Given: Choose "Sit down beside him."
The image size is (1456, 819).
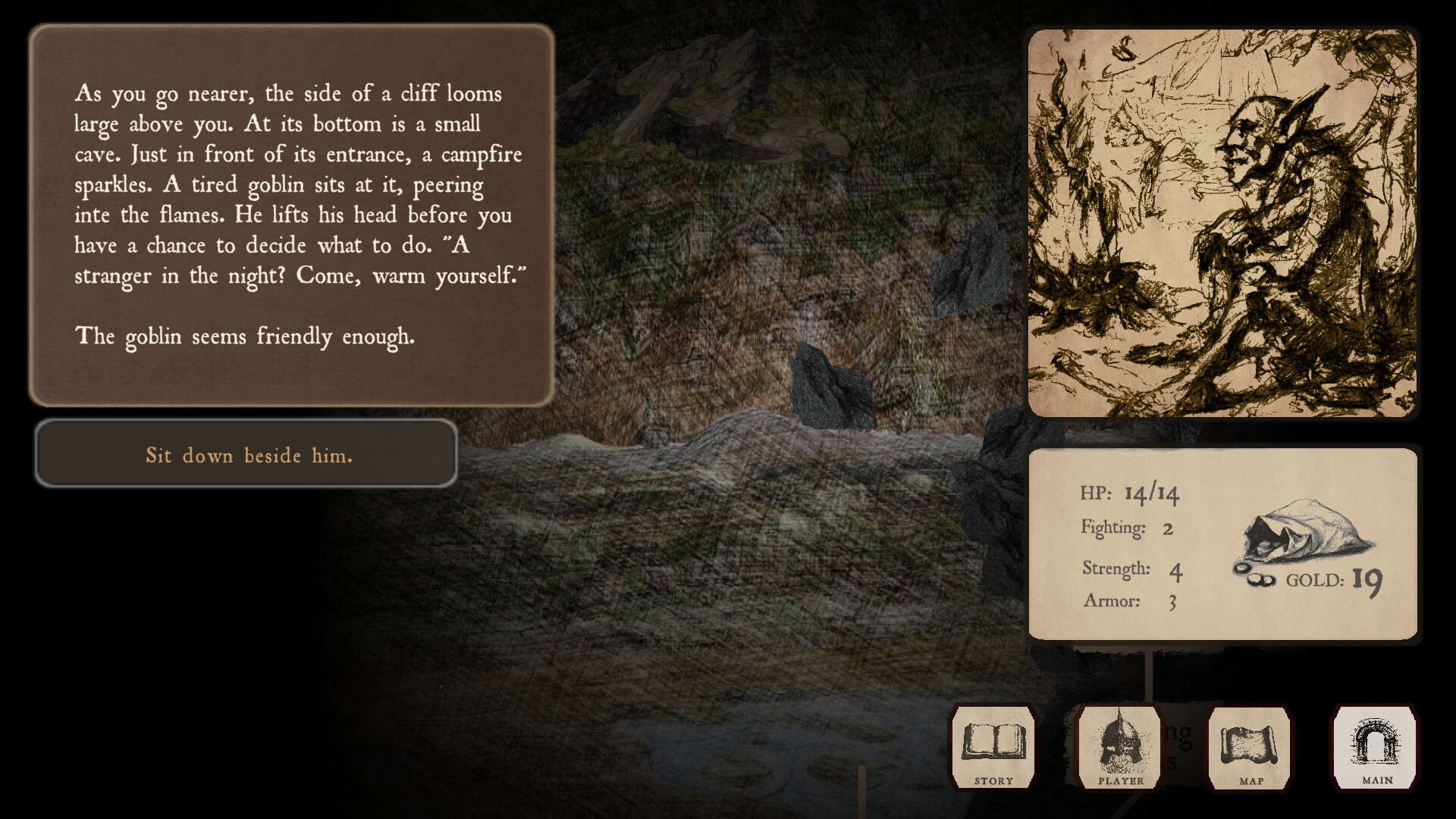Looking at the screenshot, I should tap(248, 454).
